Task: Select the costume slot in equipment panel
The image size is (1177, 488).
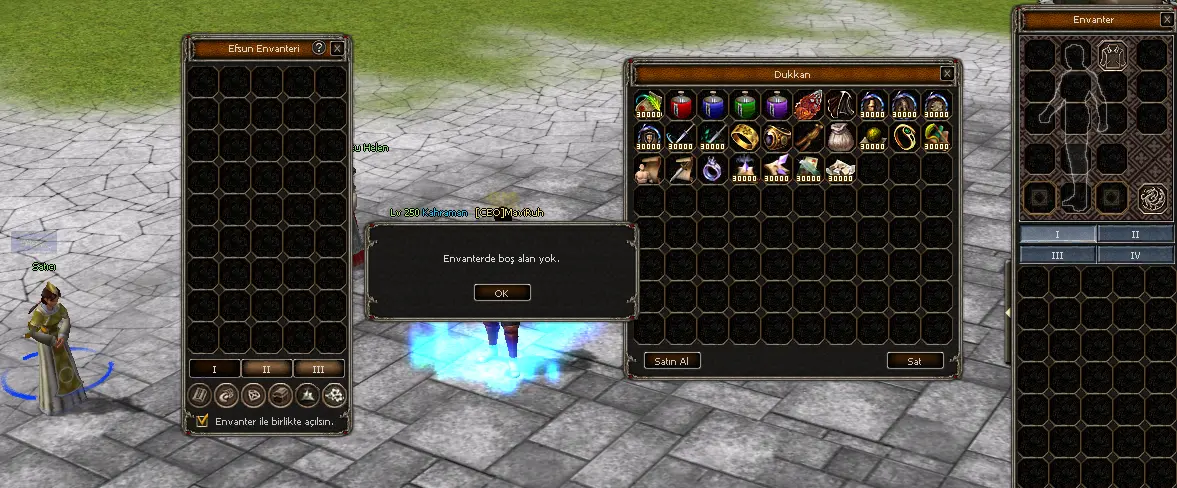Action: click(1111, 56)
